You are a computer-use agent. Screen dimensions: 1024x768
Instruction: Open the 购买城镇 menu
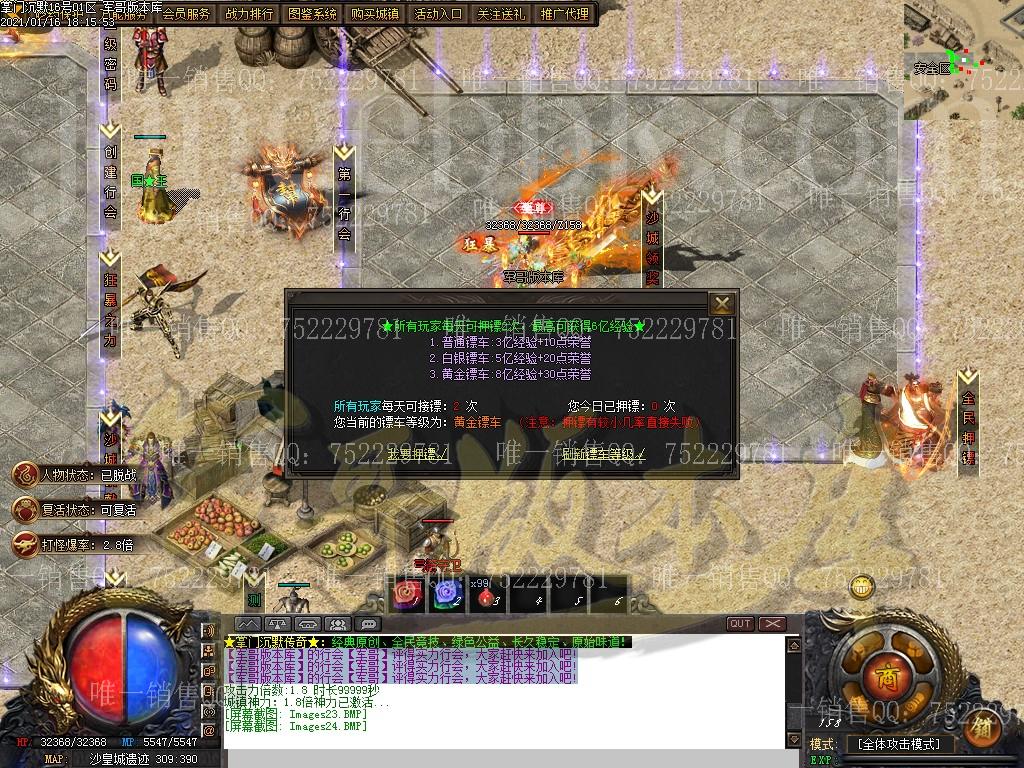point(375,14)
